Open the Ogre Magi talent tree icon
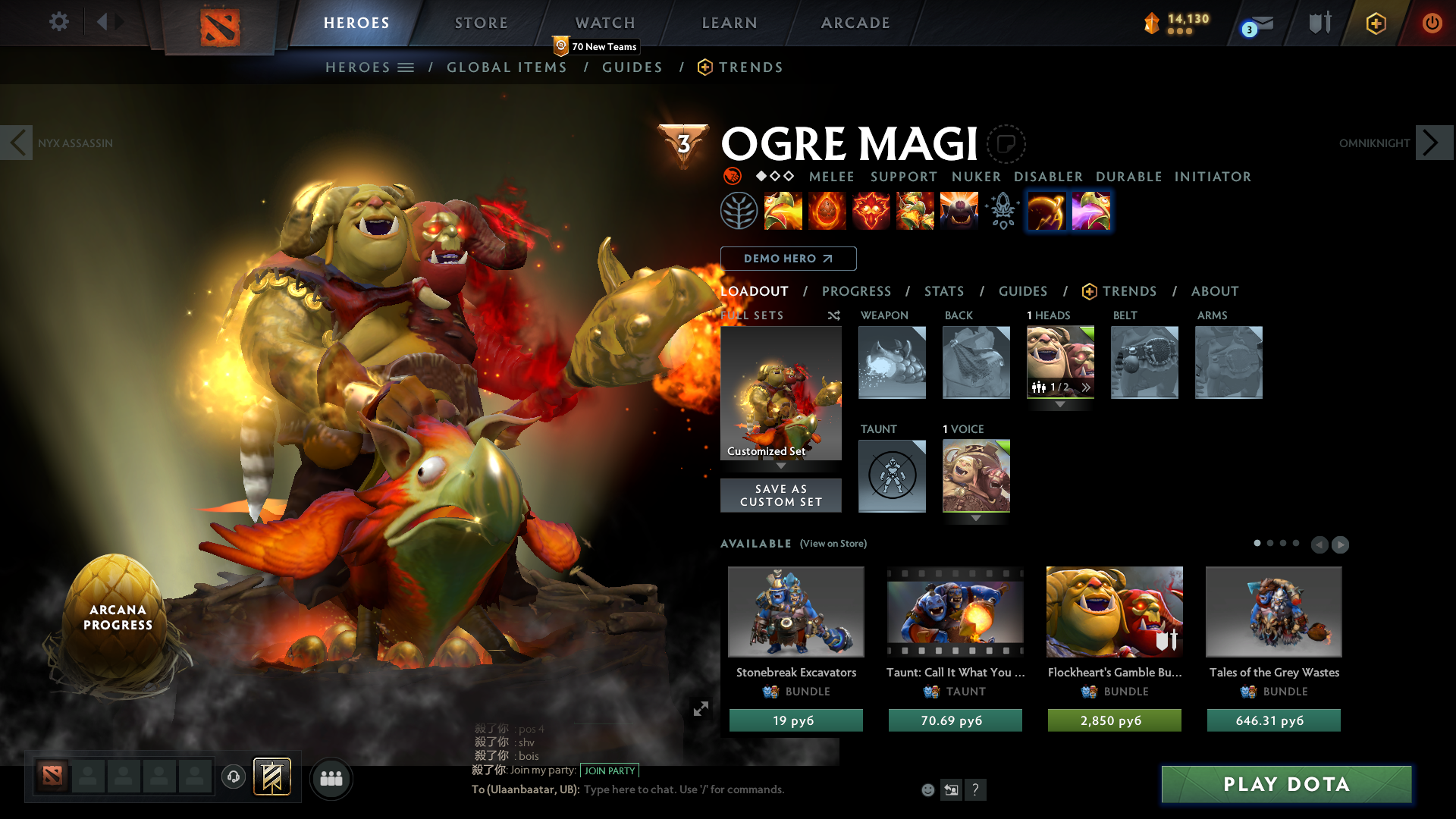The width and height of the screenshot is (1456, 819). click(739, 212)
